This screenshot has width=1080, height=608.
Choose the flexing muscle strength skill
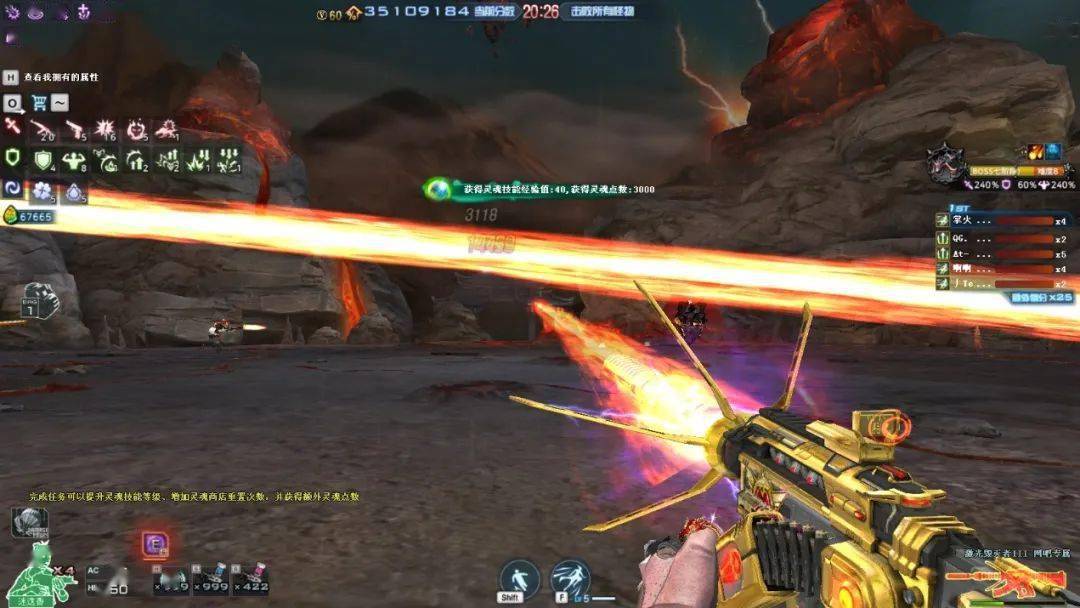[74, 160]
